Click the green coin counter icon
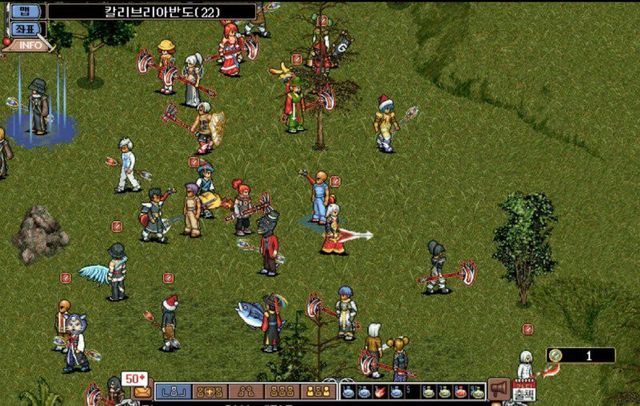 (x=556, y=355)
